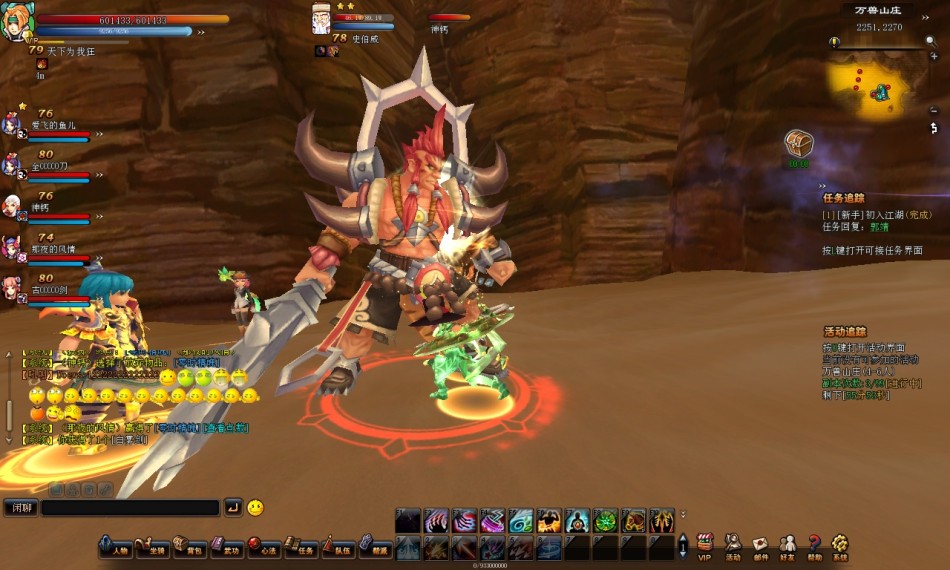Open the VIP shop icon
Screen dimensions: 950x570
(704, 544)
